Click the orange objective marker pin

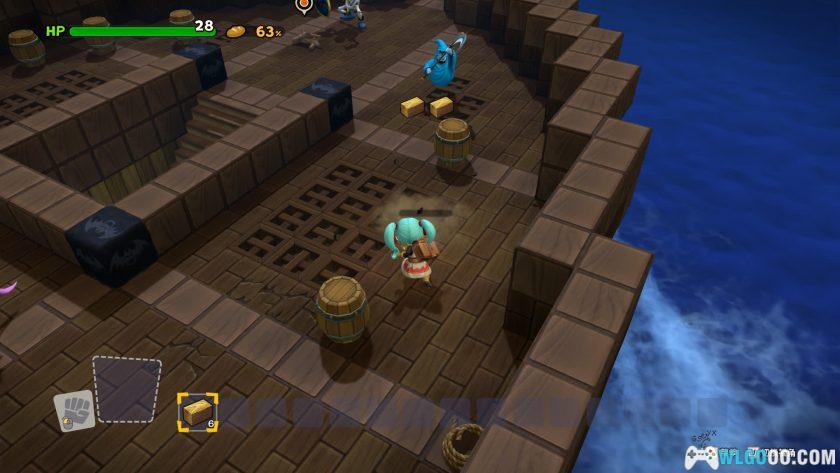(304, 5)
